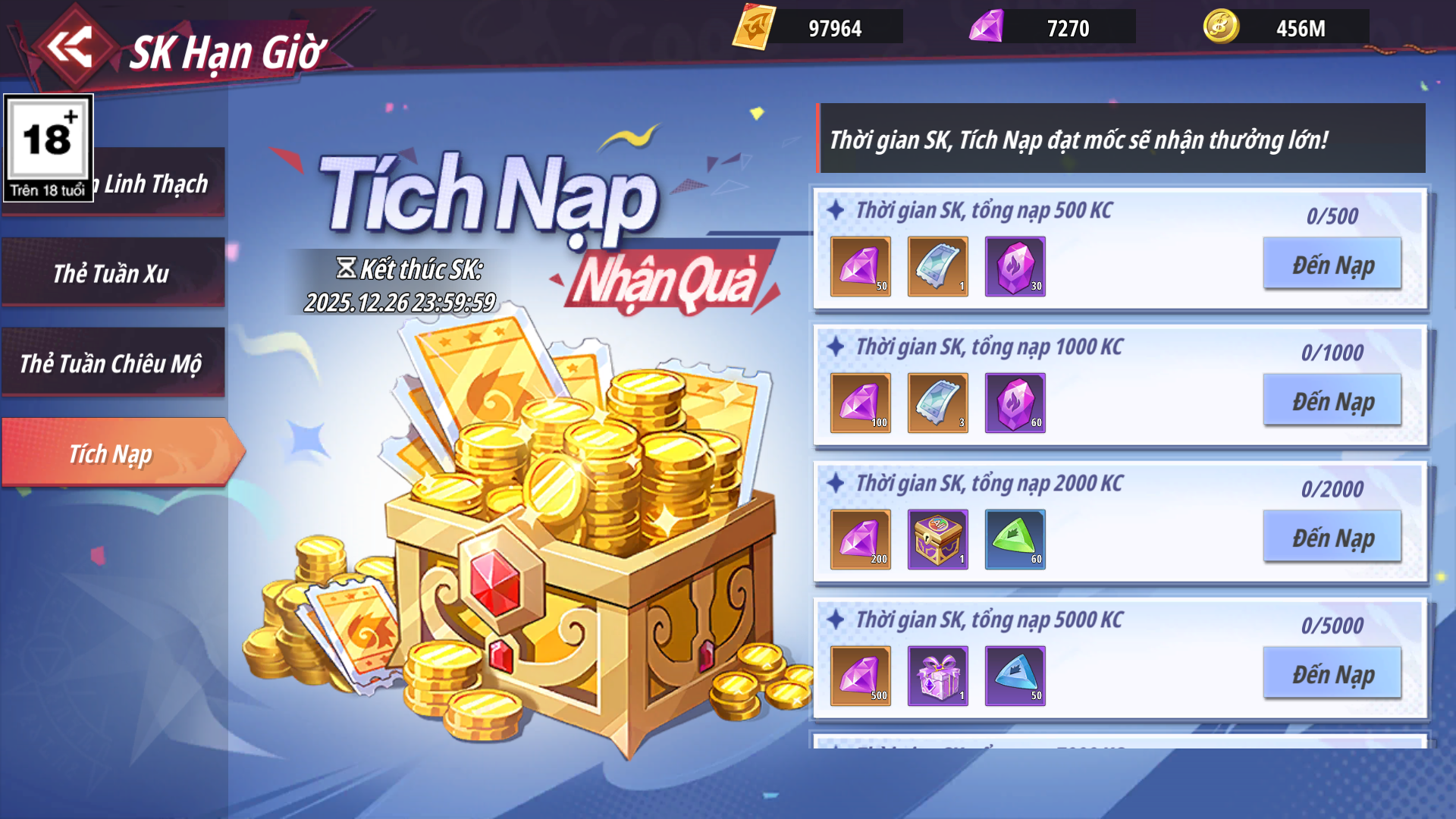
Task: Select the Thẻ Tuần Chiêu Mộ tab
Action: [112, 363]
